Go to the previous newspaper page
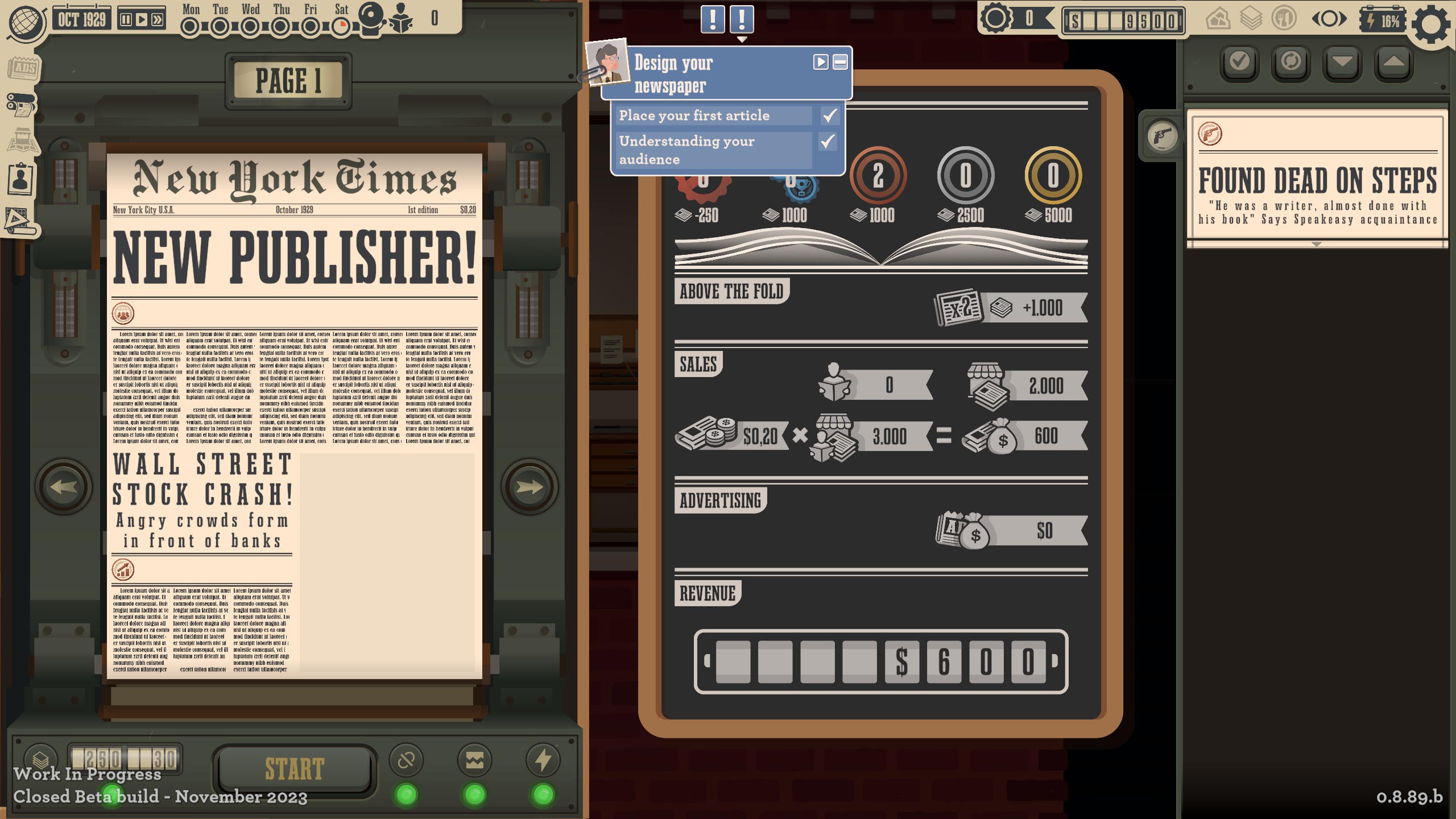1456x819 pixels. coord(63,487)
